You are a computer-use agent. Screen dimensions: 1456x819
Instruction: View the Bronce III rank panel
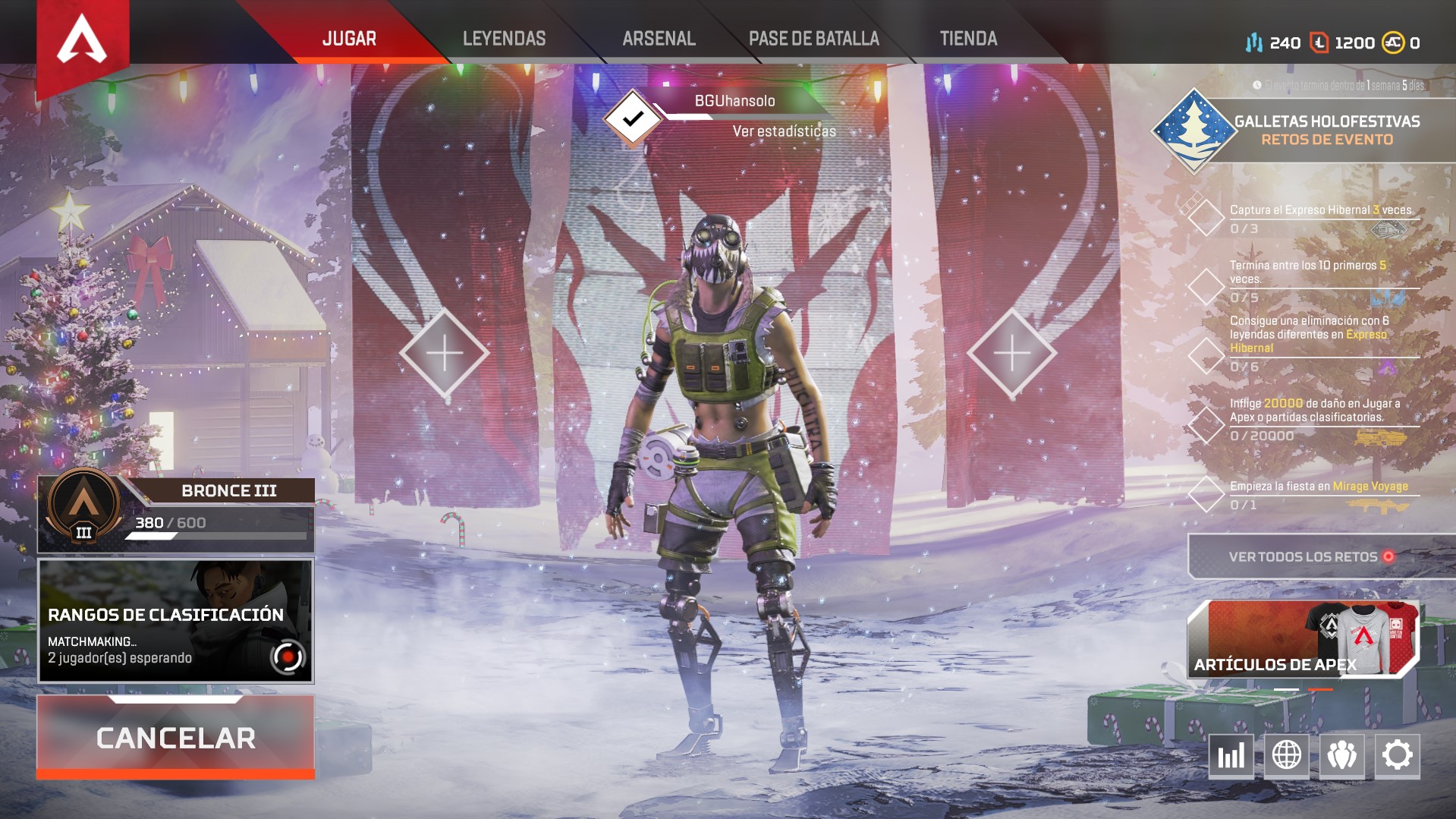175,514
